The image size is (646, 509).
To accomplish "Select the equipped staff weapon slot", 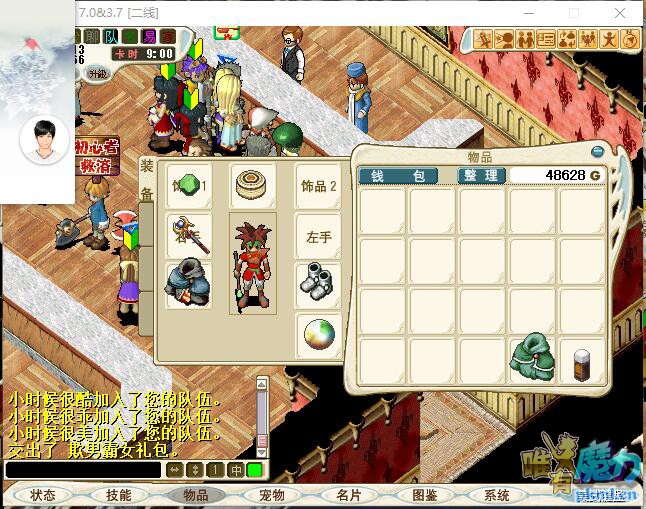I will (x=188, y=236).
